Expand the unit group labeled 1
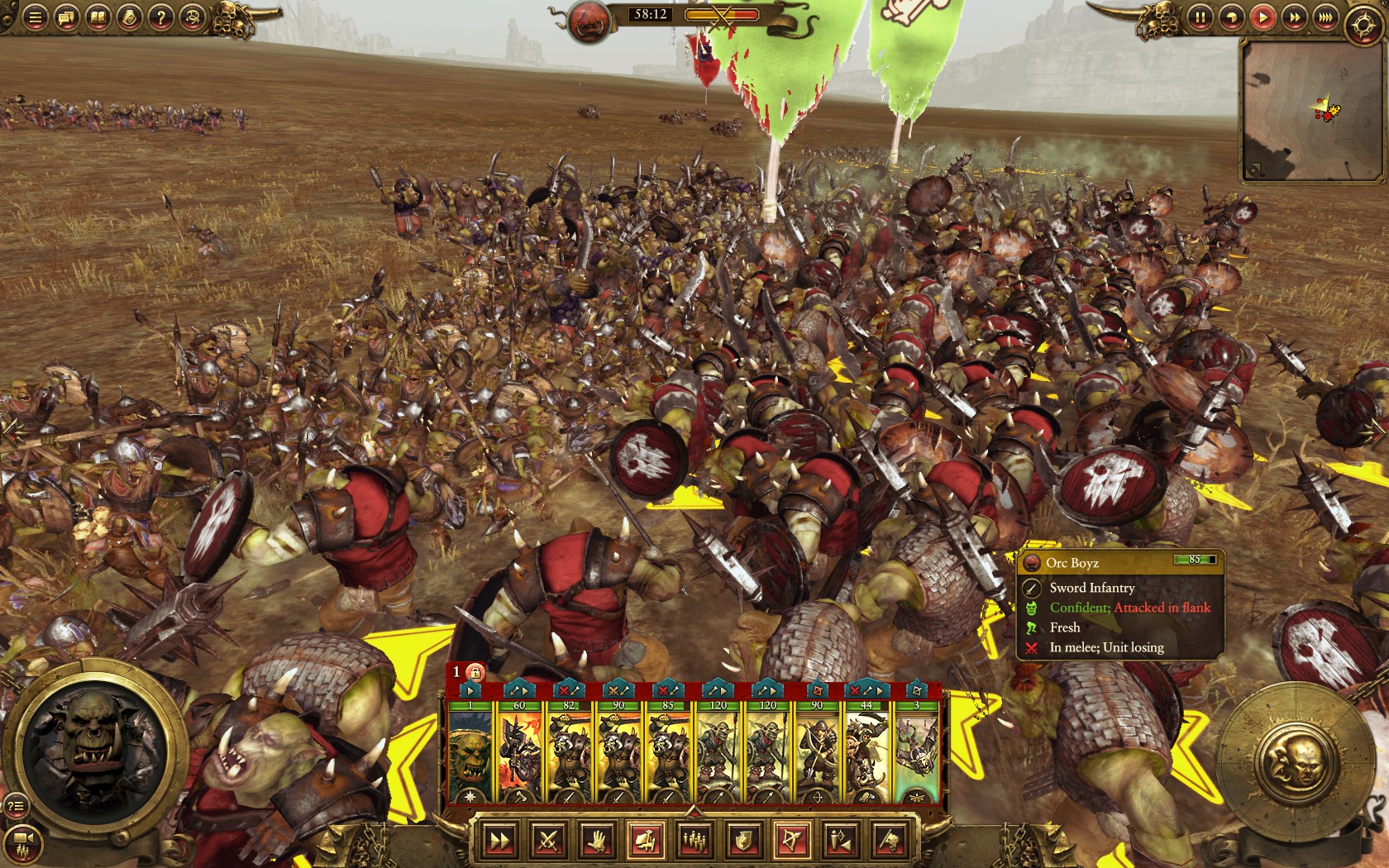This screenshot has width=1389, height=868. pyautogui.click(x=456, y=672)
